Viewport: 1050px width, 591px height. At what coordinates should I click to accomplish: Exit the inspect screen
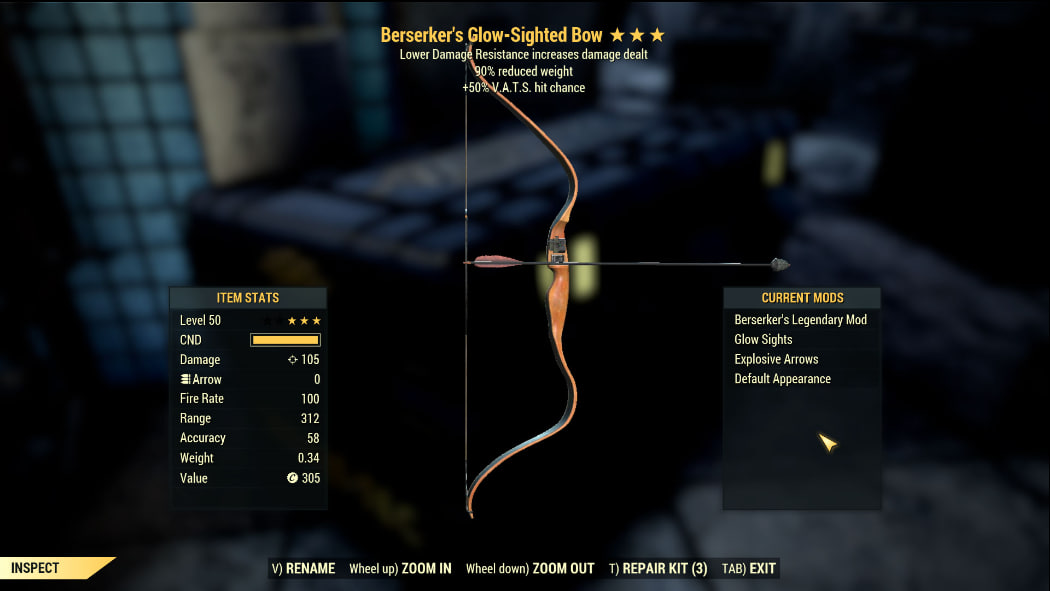749,569
